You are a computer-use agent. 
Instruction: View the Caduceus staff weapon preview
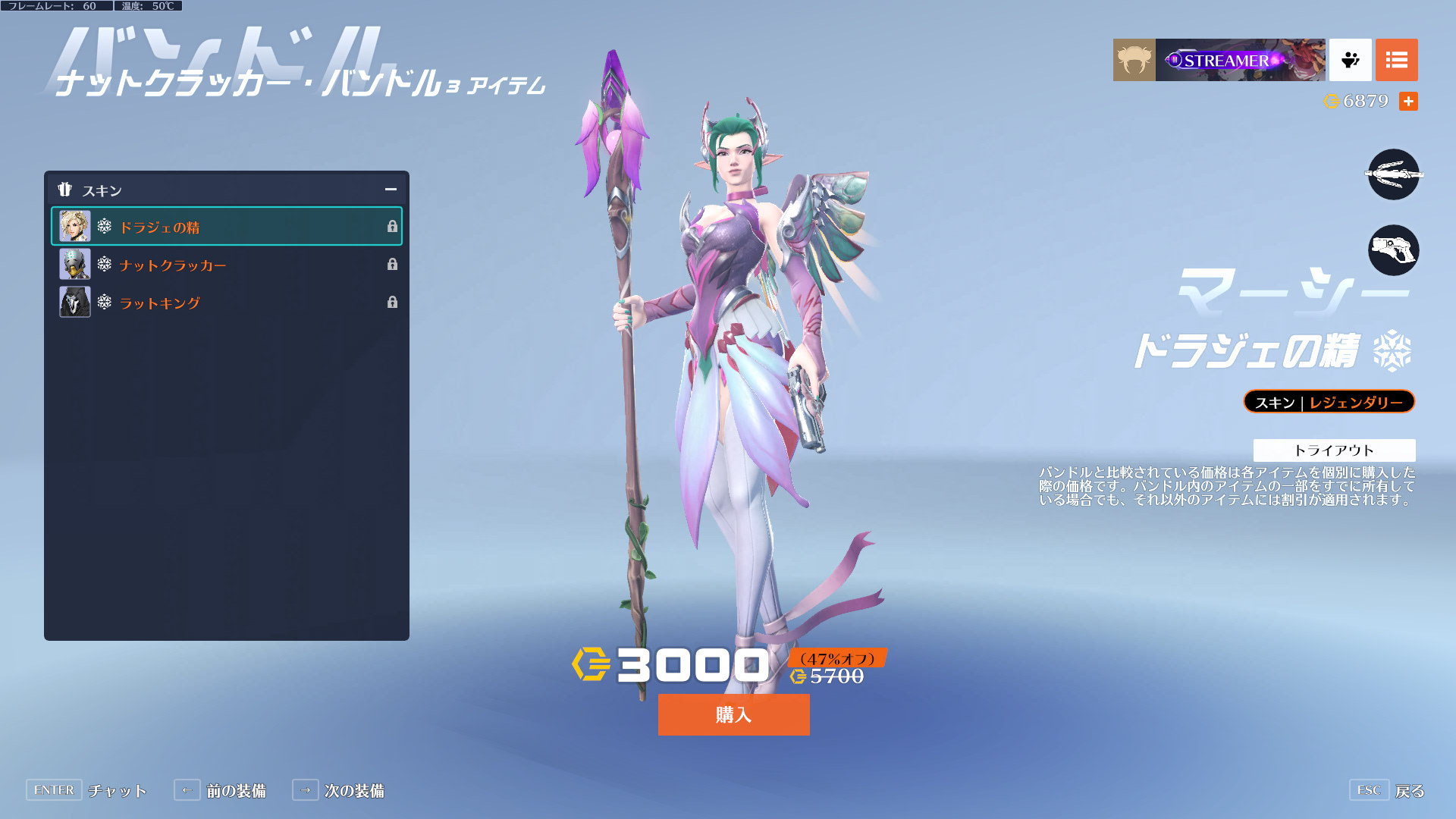(x=1393, y=174)
